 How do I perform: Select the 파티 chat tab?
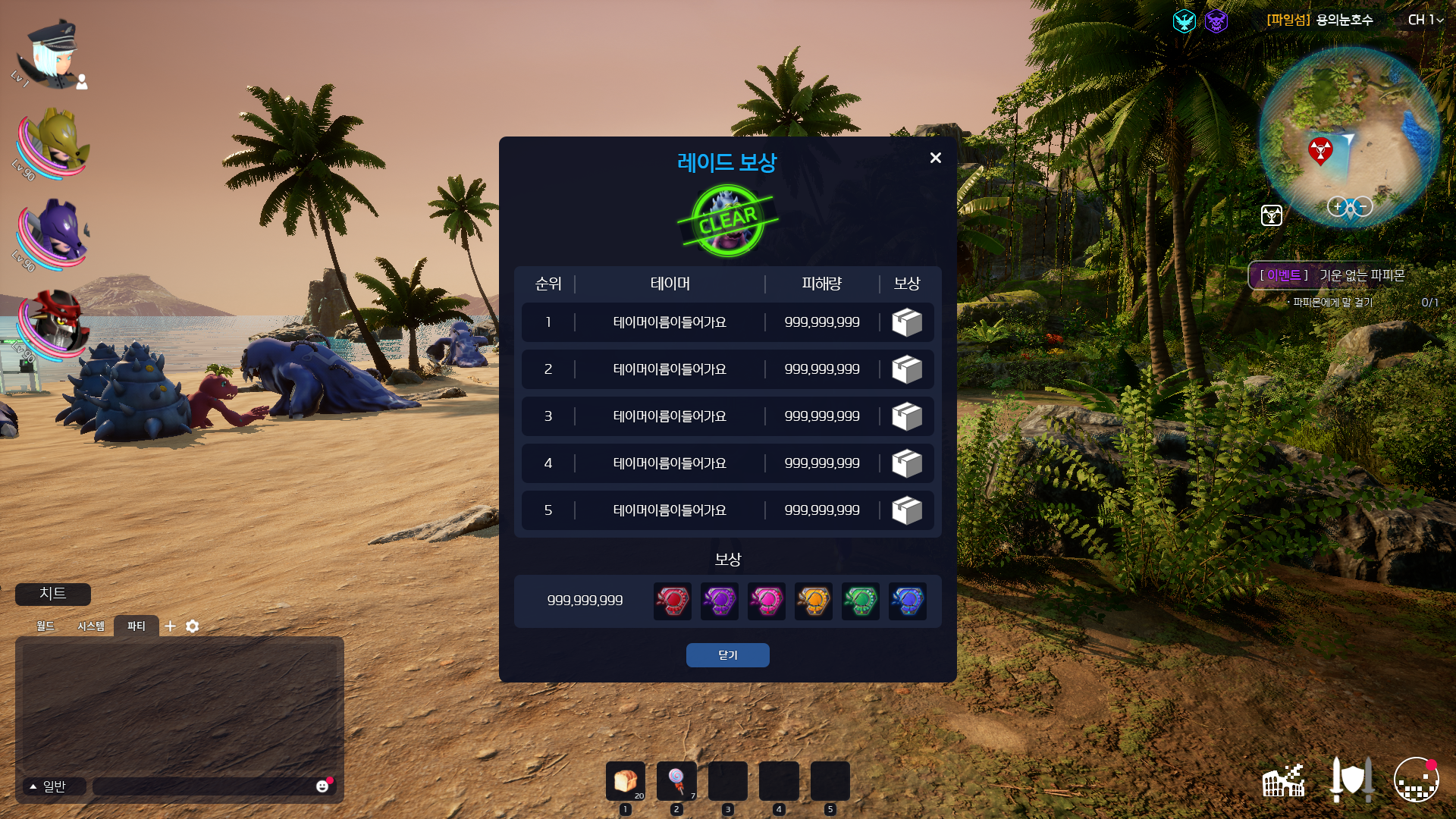point(136,626)
